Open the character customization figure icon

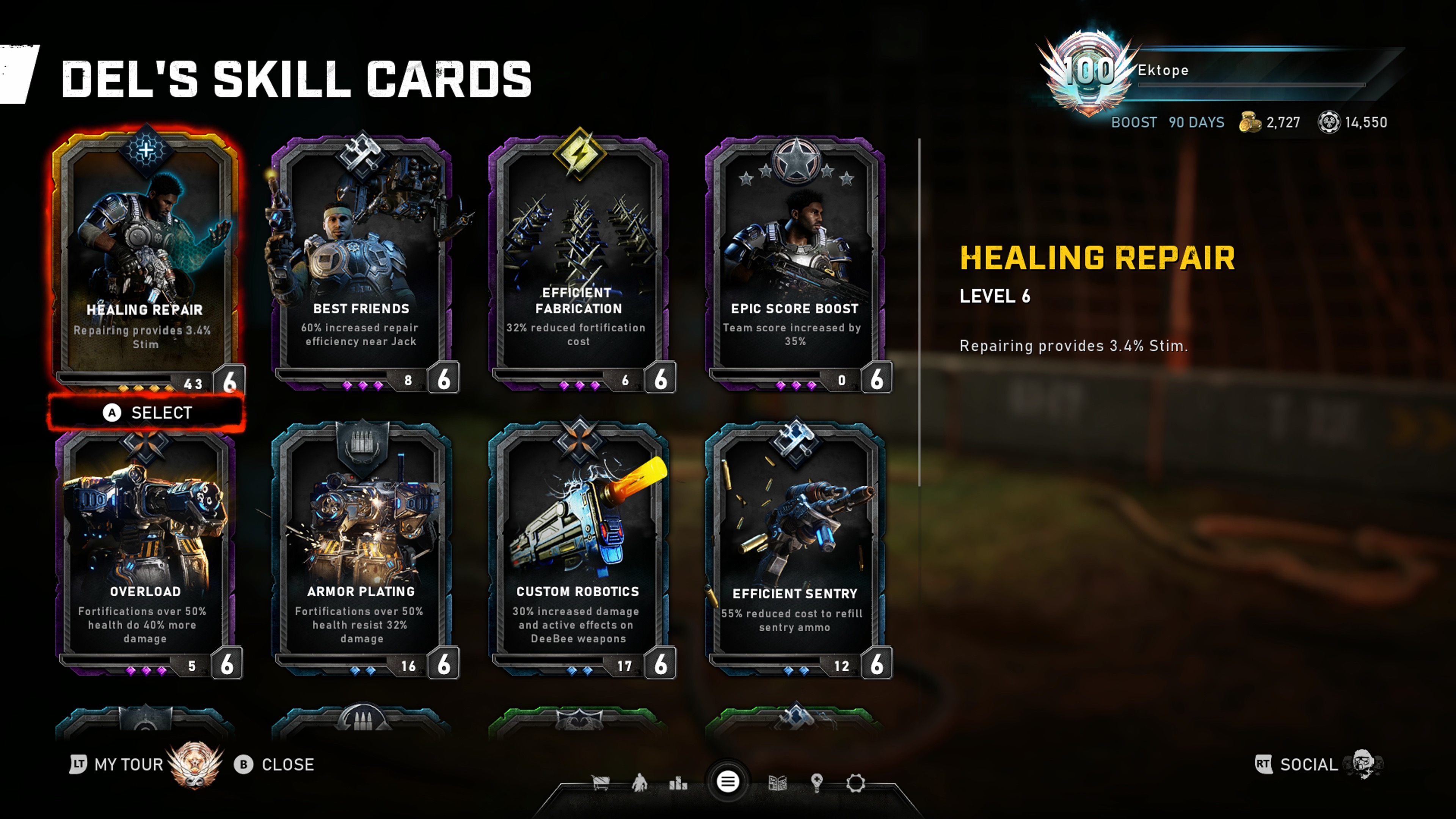click(x=639, y=783)
